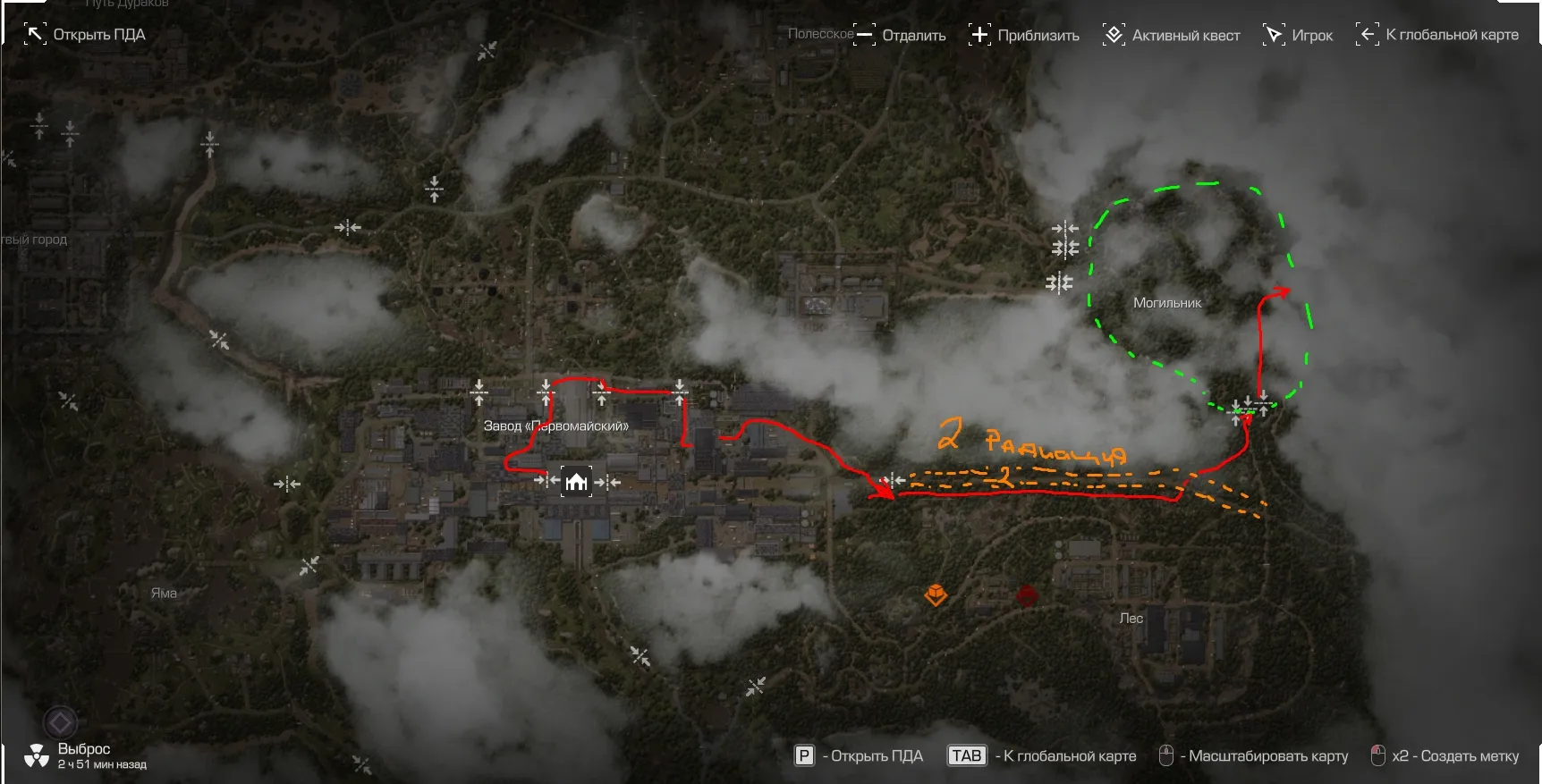The height and width of the screenshot is (784, 1542).
Task: Select the Могильник location label
Action: click(1167, 303)
